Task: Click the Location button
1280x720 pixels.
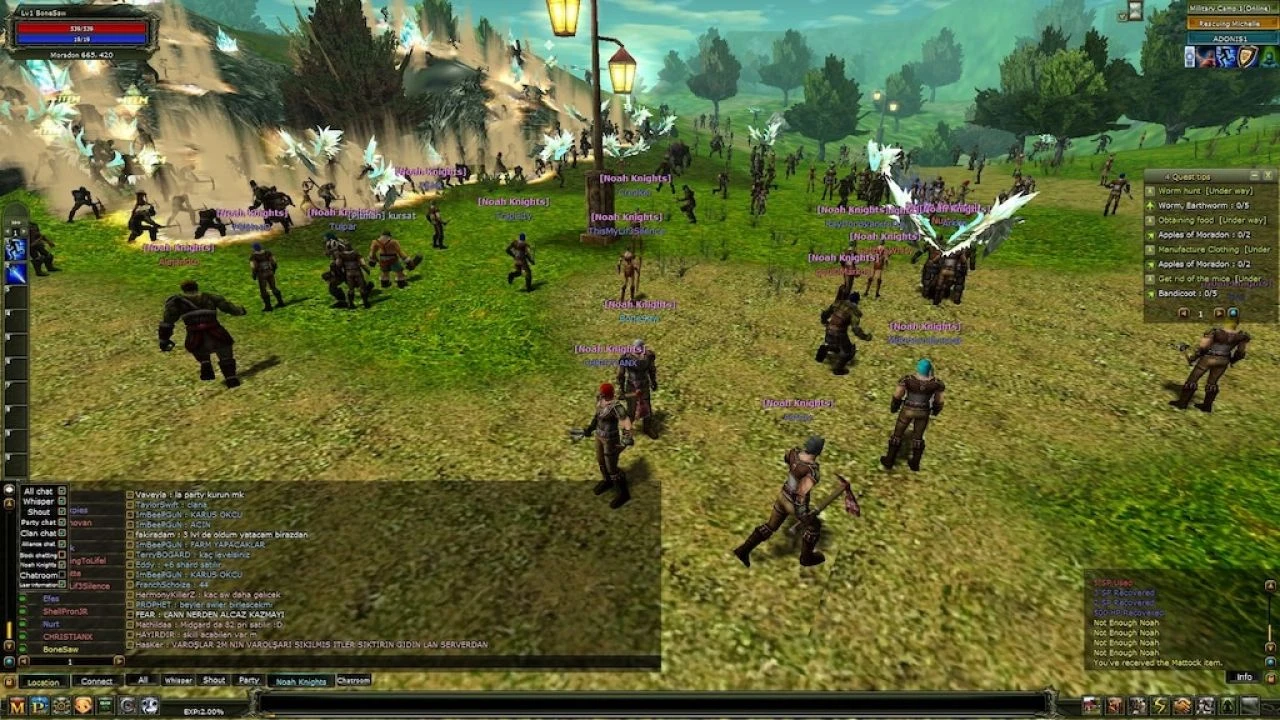Action: tap(44, 682)
